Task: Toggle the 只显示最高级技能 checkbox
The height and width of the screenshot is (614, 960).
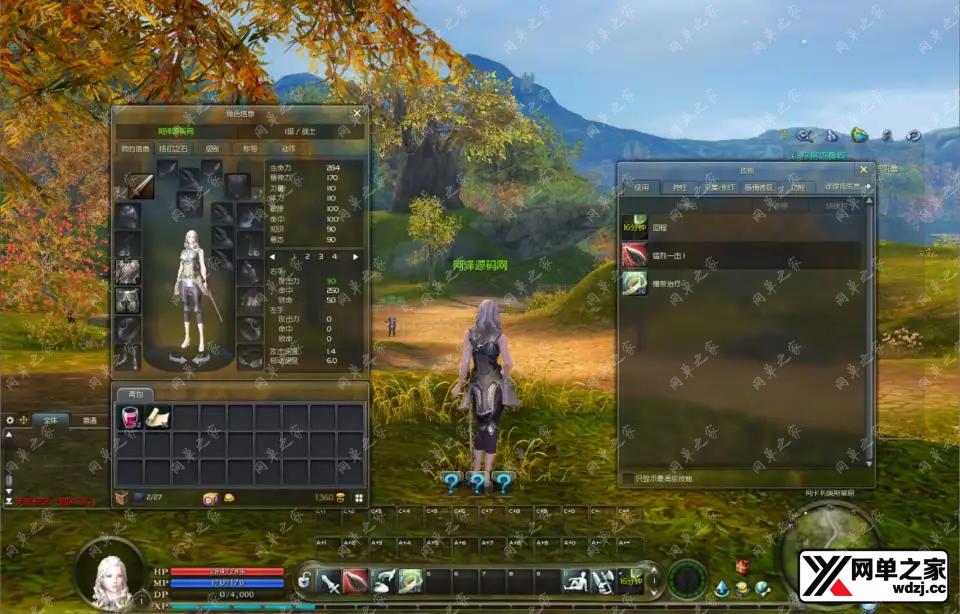Action: tap(627, 479)
